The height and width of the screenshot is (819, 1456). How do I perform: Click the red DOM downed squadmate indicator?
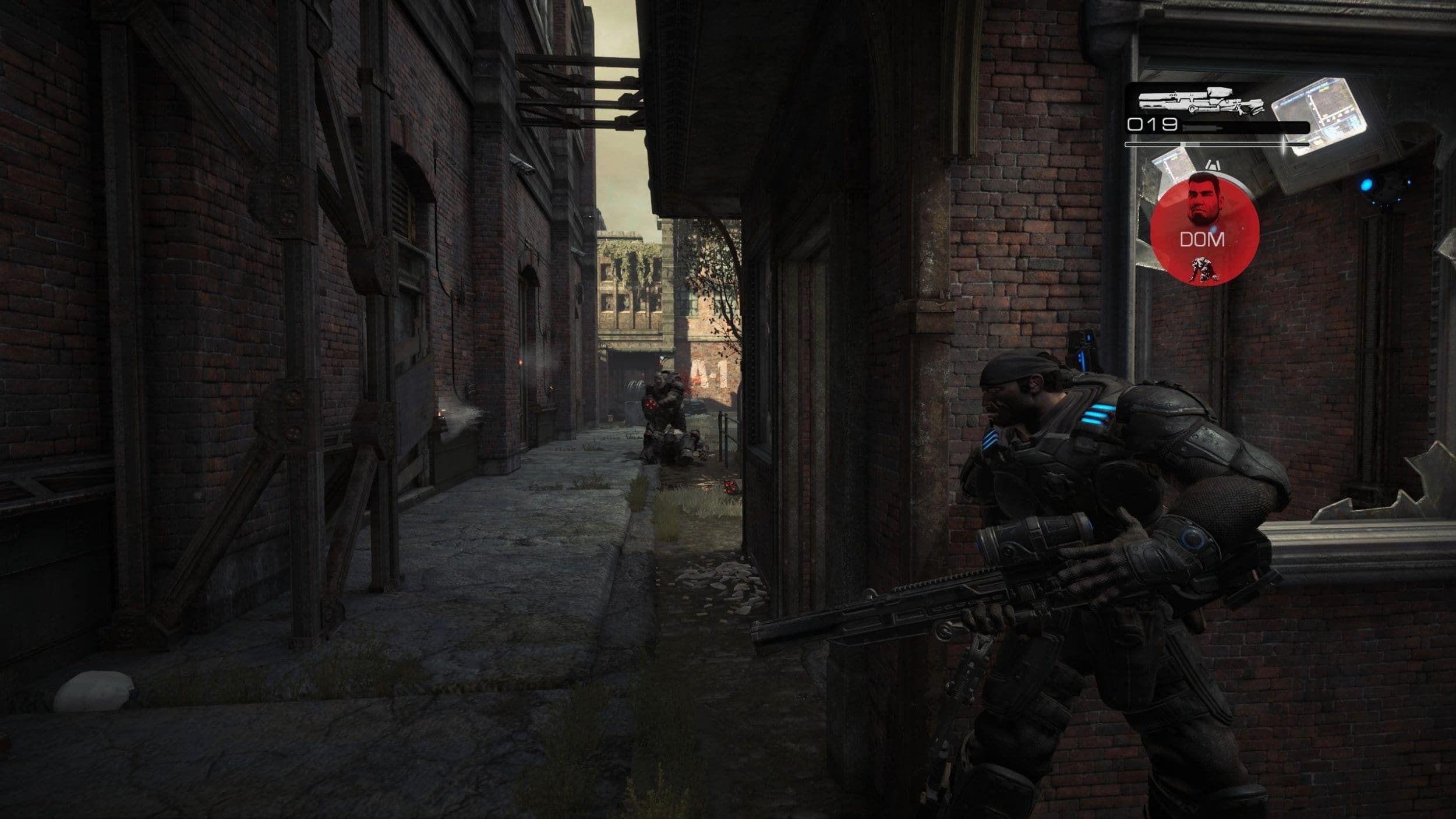coord(1204,231)
